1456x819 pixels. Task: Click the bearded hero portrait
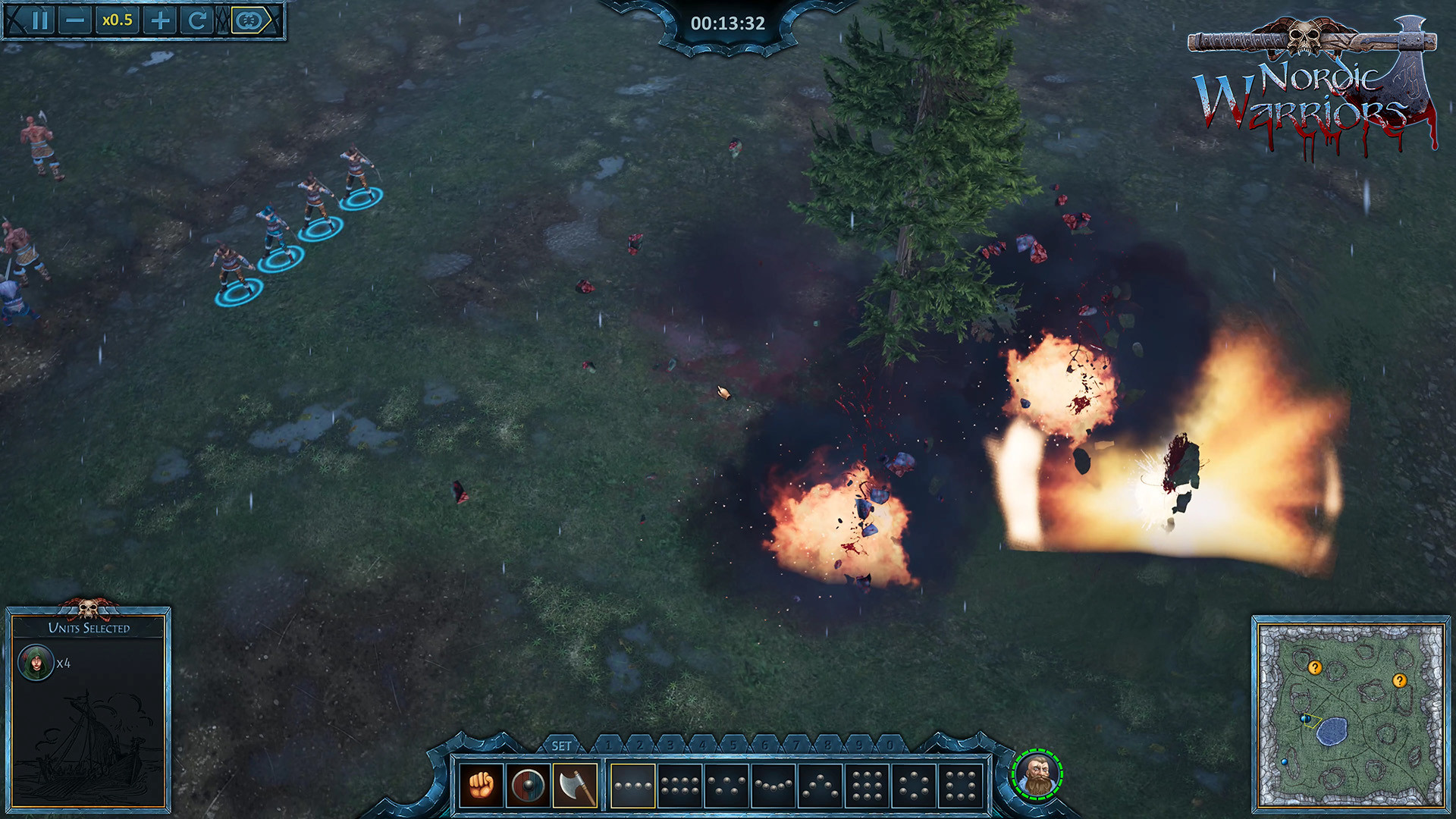(1037, 774)
